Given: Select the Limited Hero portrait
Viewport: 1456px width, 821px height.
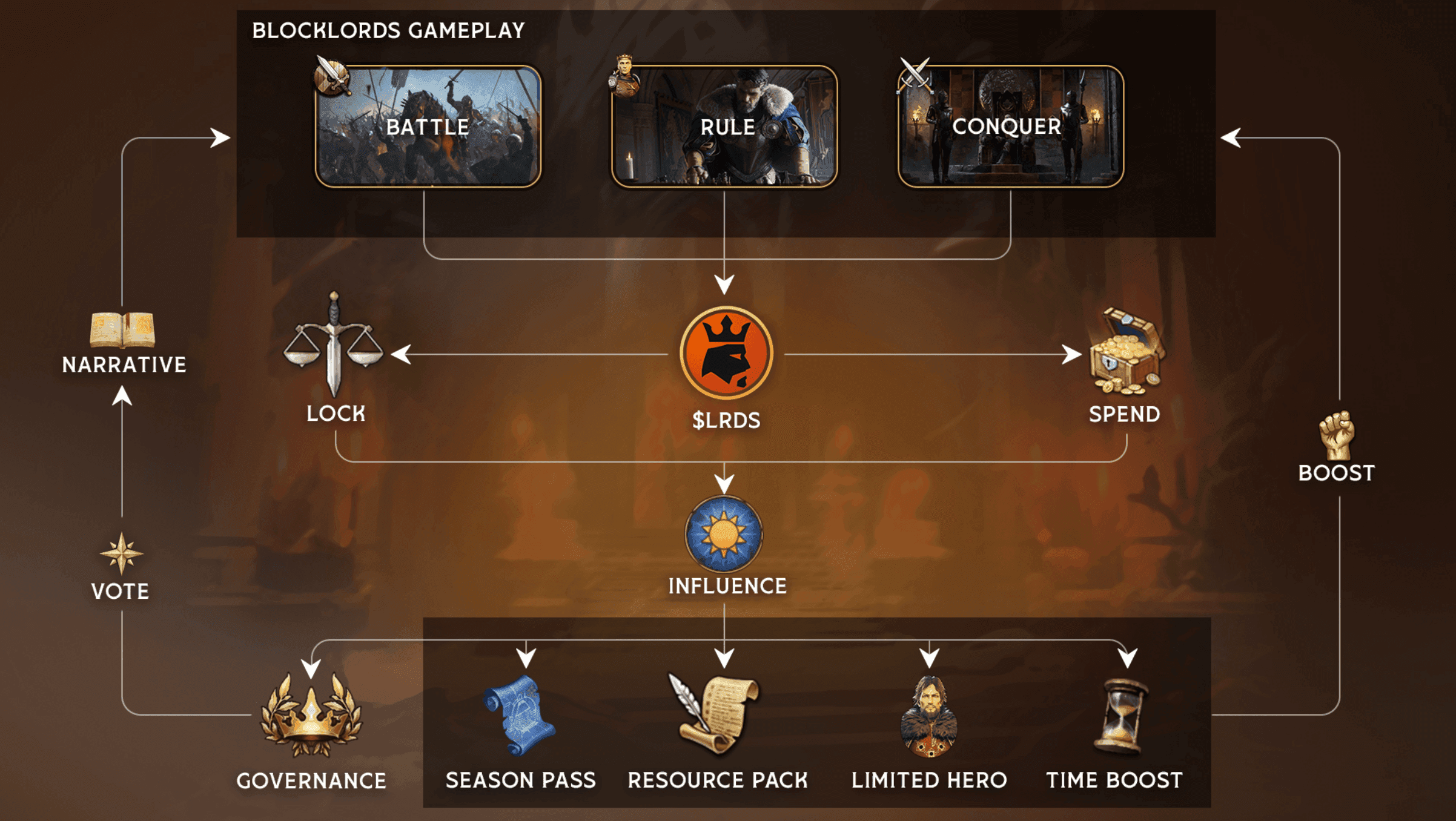Looking at the screenshot, I should [928, 717].
